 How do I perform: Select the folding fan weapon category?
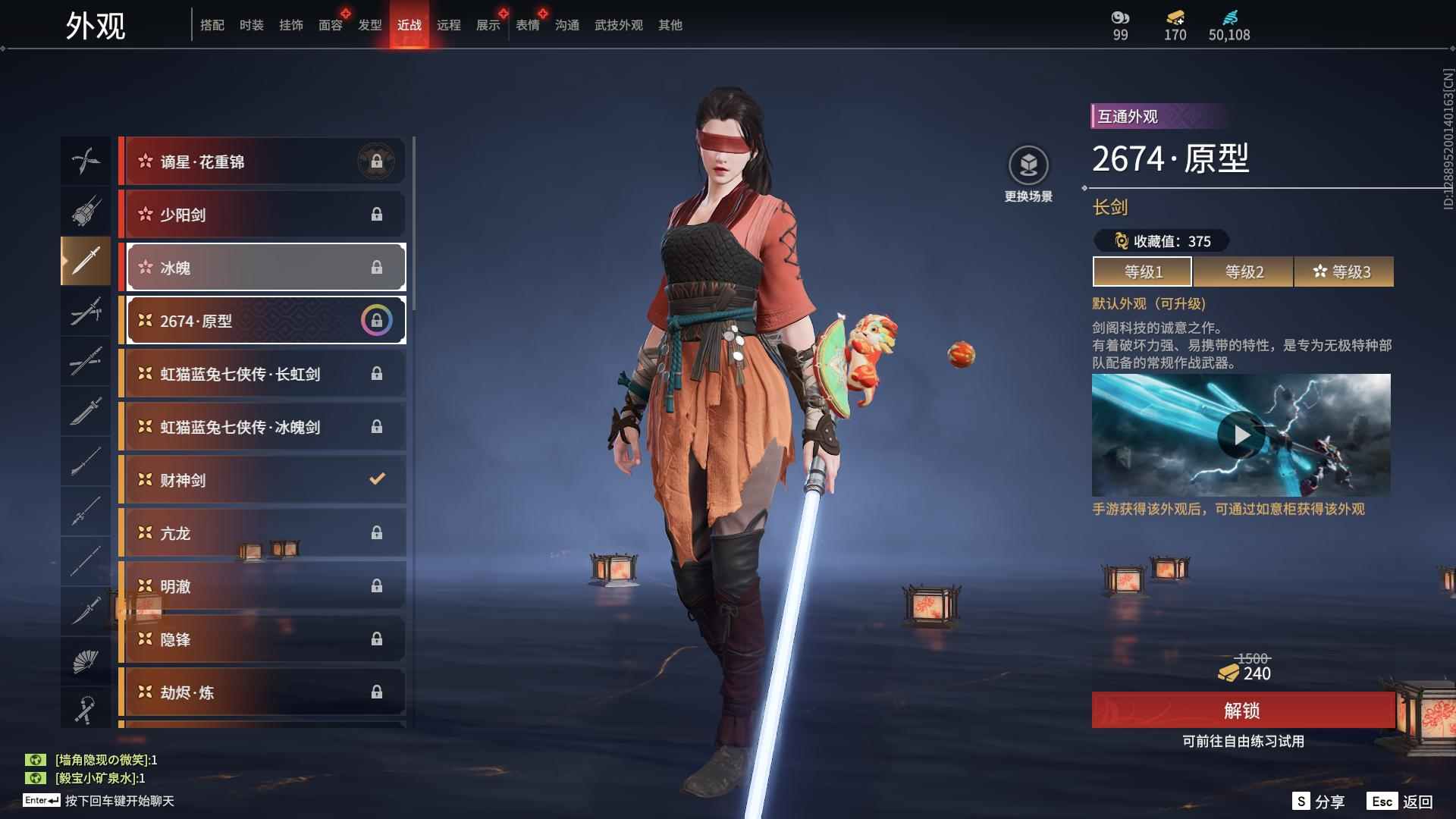point(86,661)
